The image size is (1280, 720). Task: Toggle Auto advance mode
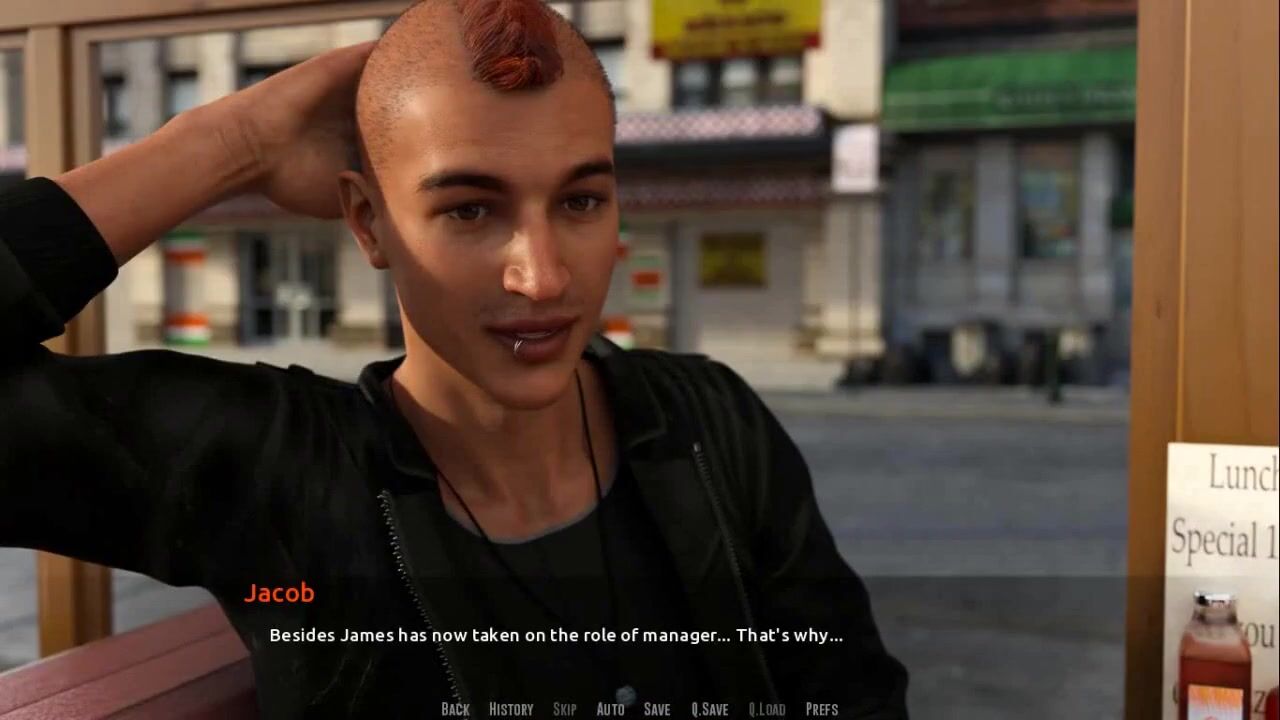tap(610, 709)
